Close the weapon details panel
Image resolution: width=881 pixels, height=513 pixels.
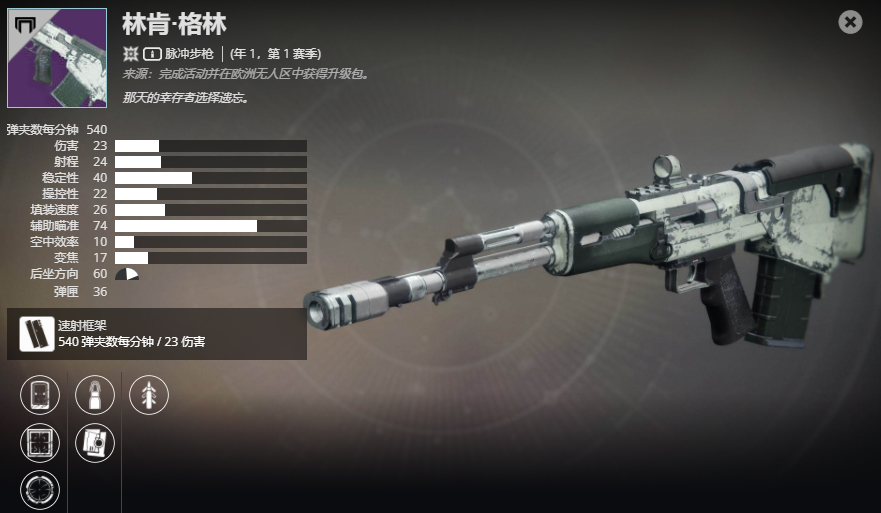(x=850, y=22)
